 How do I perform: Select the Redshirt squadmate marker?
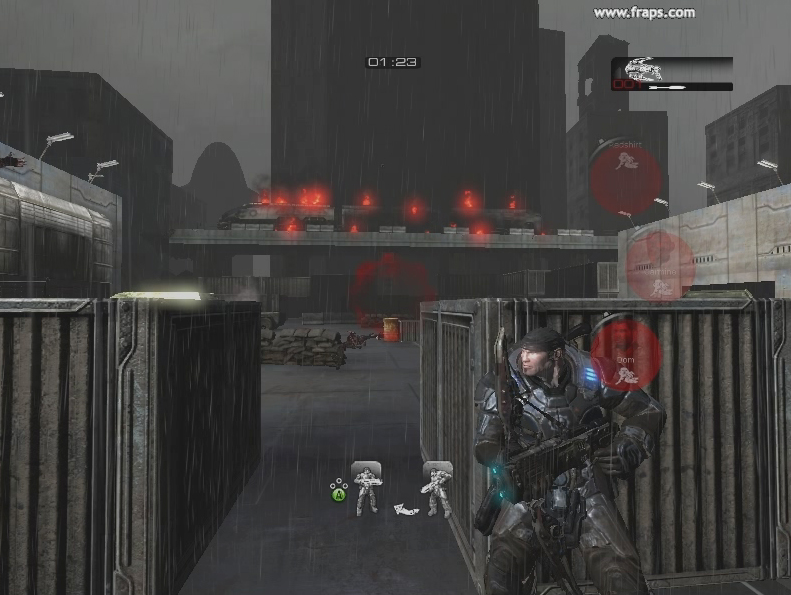click(626, 177)
